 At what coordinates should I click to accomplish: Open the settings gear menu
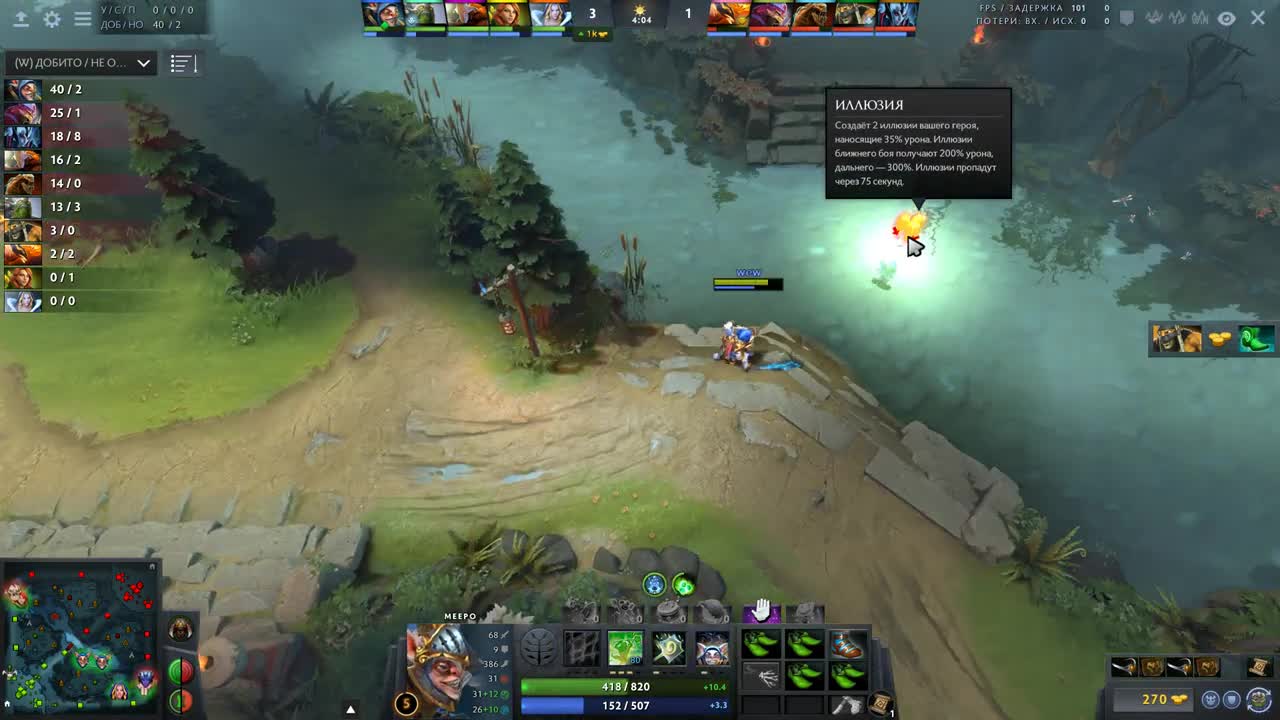52,18
